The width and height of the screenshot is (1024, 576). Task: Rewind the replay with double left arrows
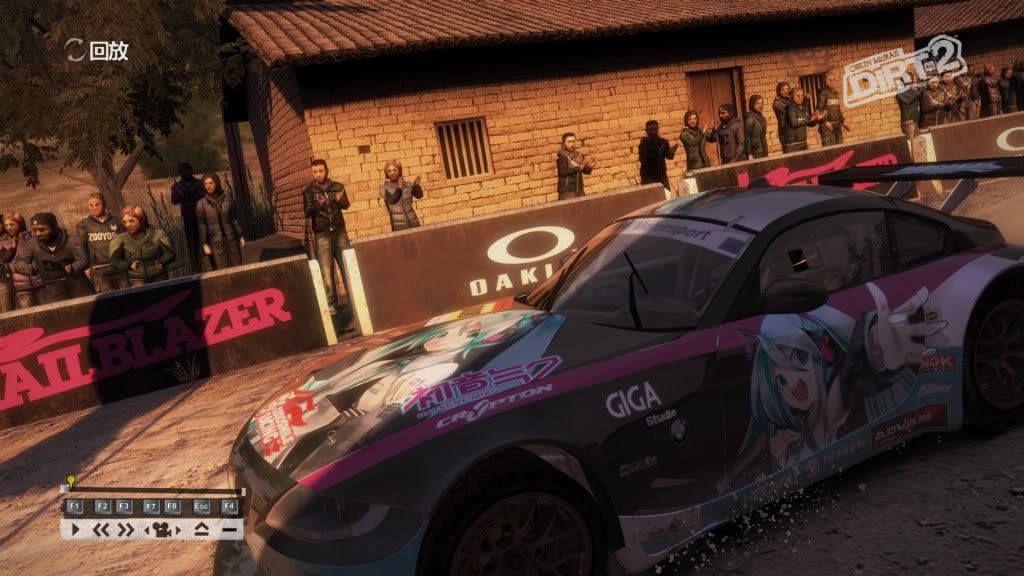[x=101, y=530]
